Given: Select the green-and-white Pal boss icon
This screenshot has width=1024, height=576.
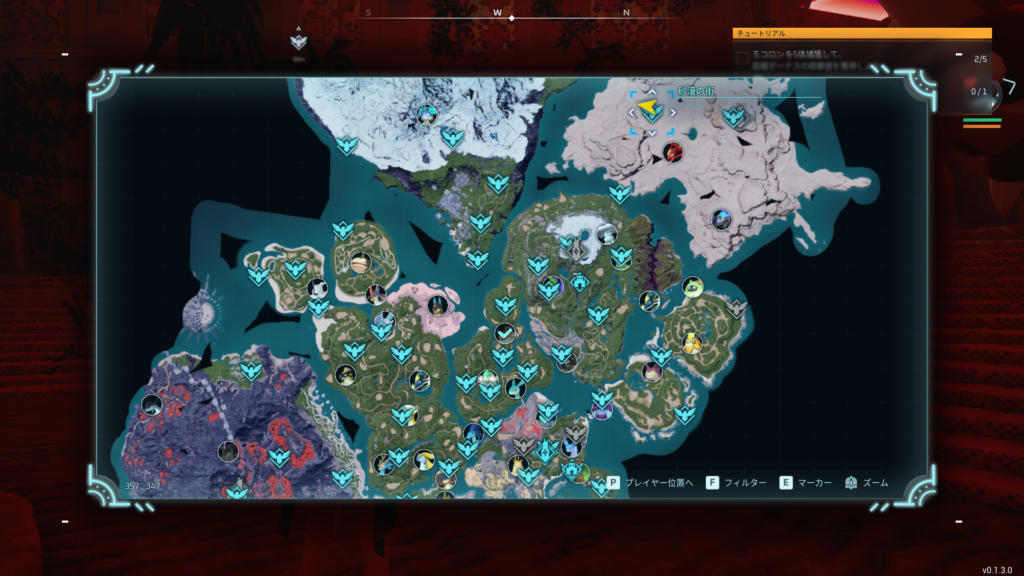Looking at the screenshot, I should pos(693,288).
